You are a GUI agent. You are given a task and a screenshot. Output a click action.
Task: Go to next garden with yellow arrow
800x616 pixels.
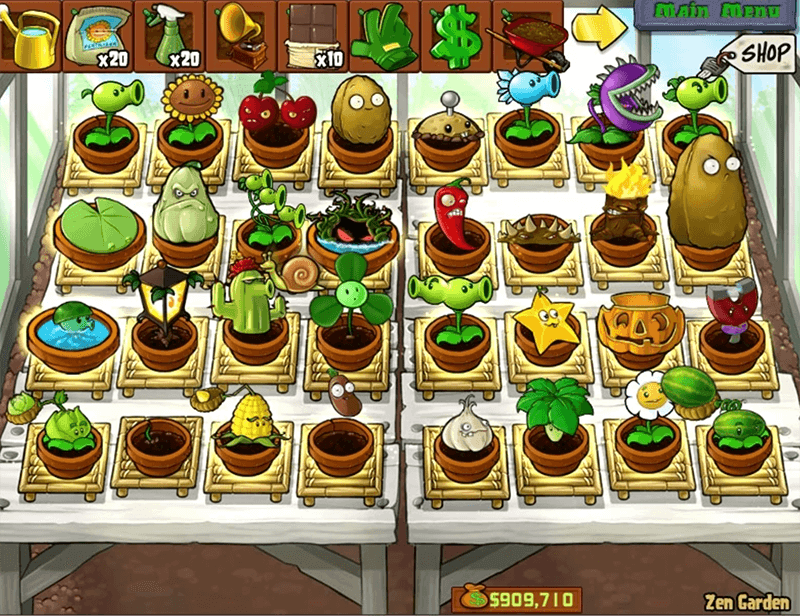[597, 29]
